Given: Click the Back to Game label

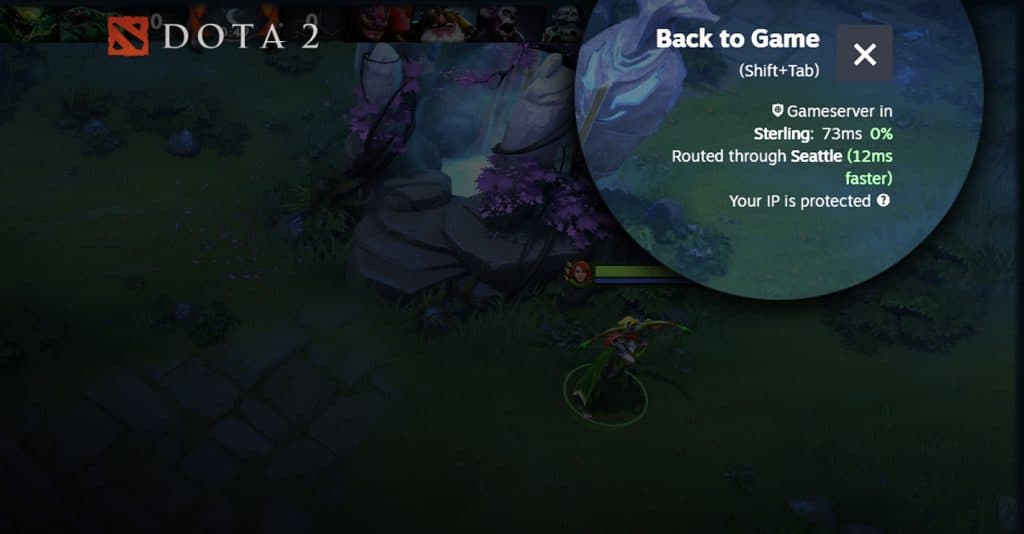Looking at the screenshot, I should coord(737,40).
